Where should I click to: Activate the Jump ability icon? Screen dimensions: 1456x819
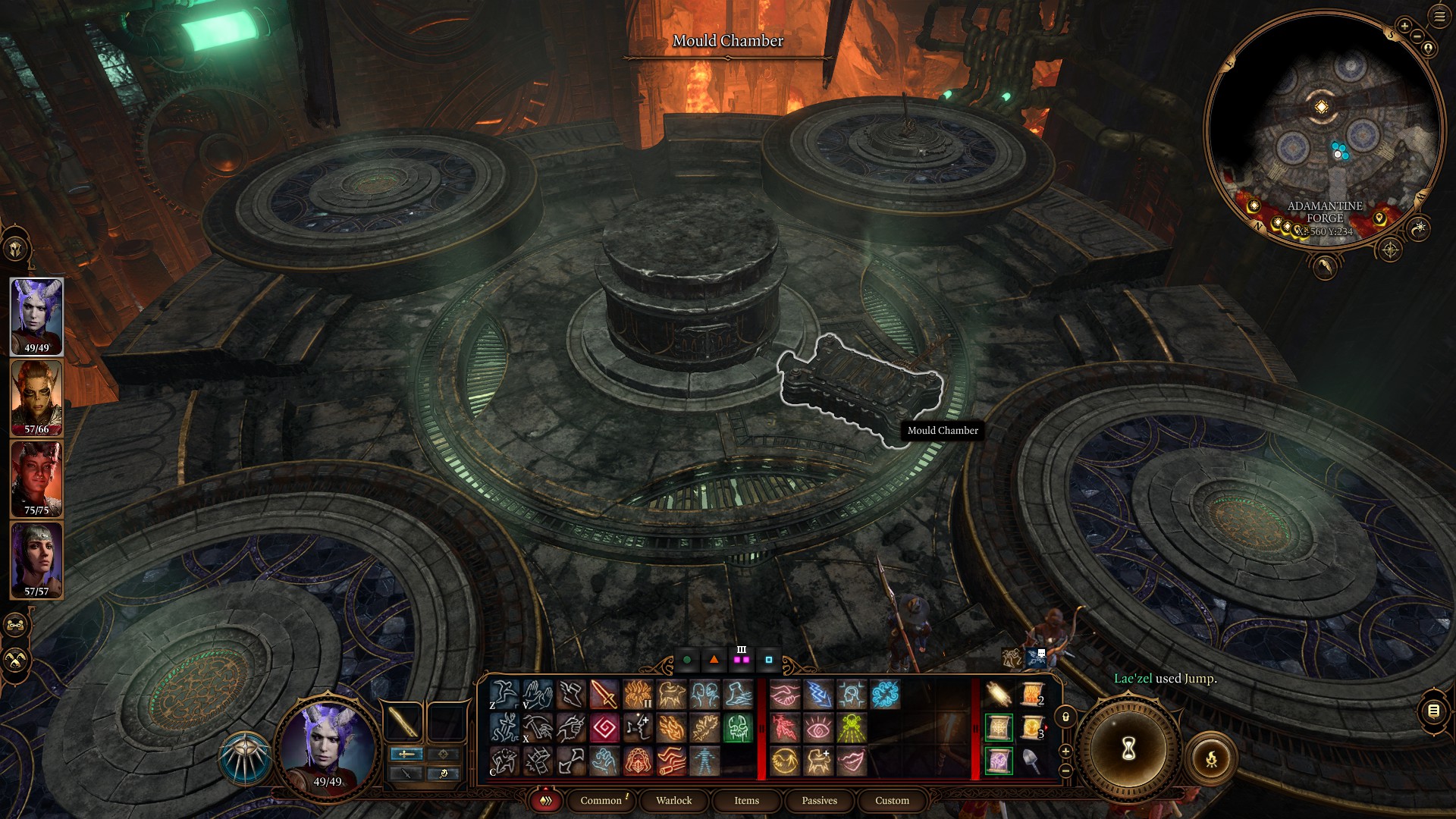tap(504, 695)
